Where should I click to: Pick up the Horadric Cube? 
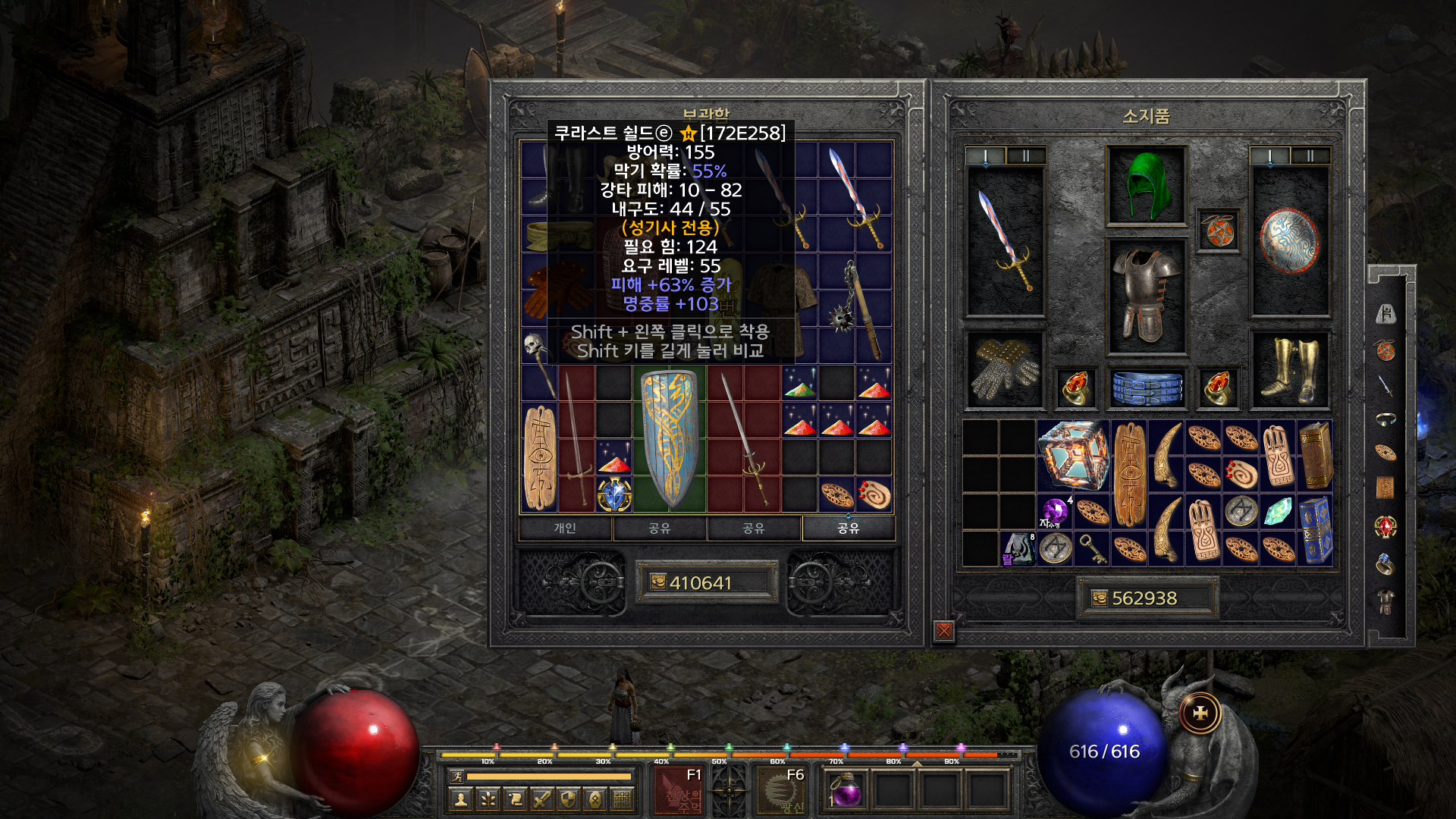[x=1073, y=456]
